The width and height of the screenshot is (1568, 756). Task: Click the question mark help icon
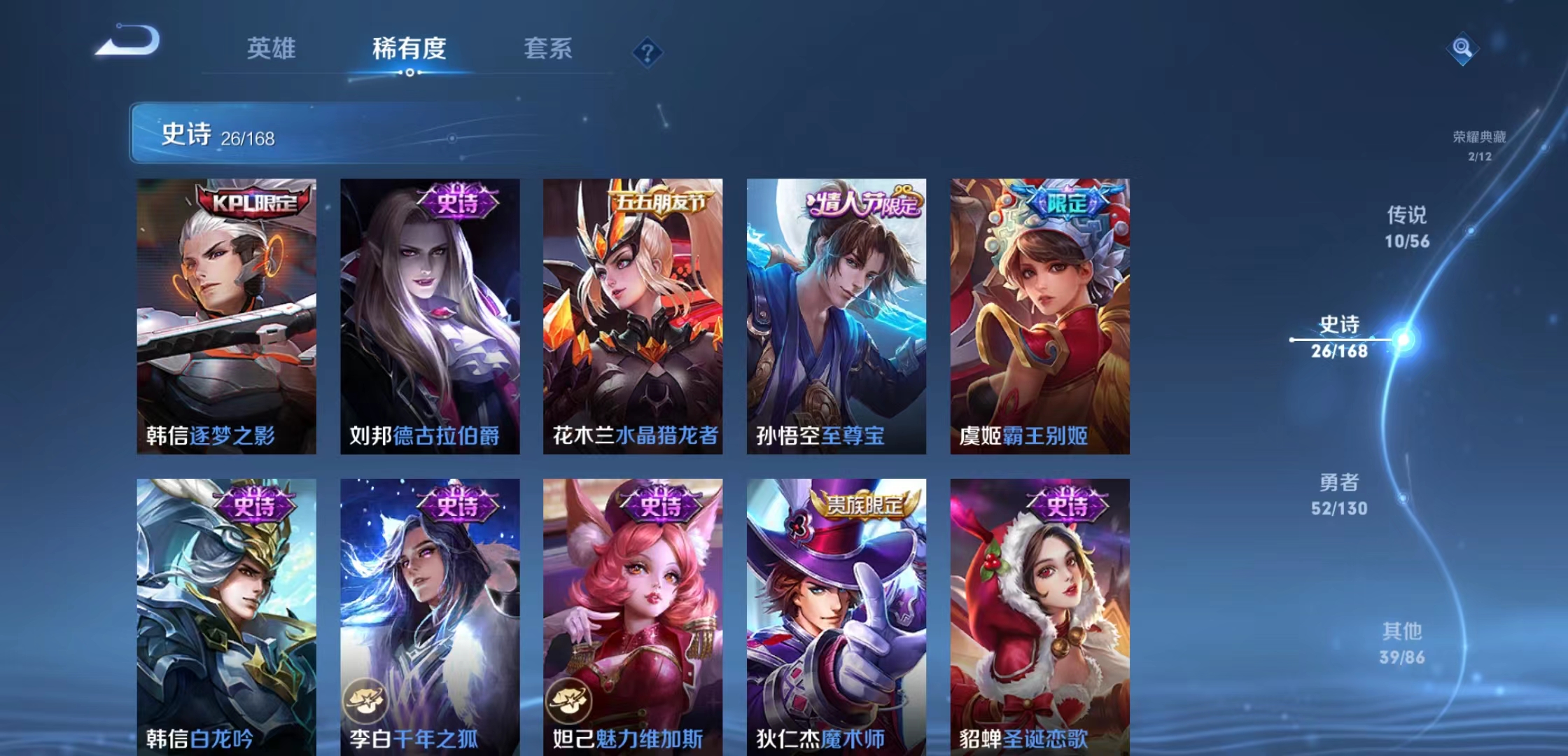pyautogui.click(x=647, y=51)
